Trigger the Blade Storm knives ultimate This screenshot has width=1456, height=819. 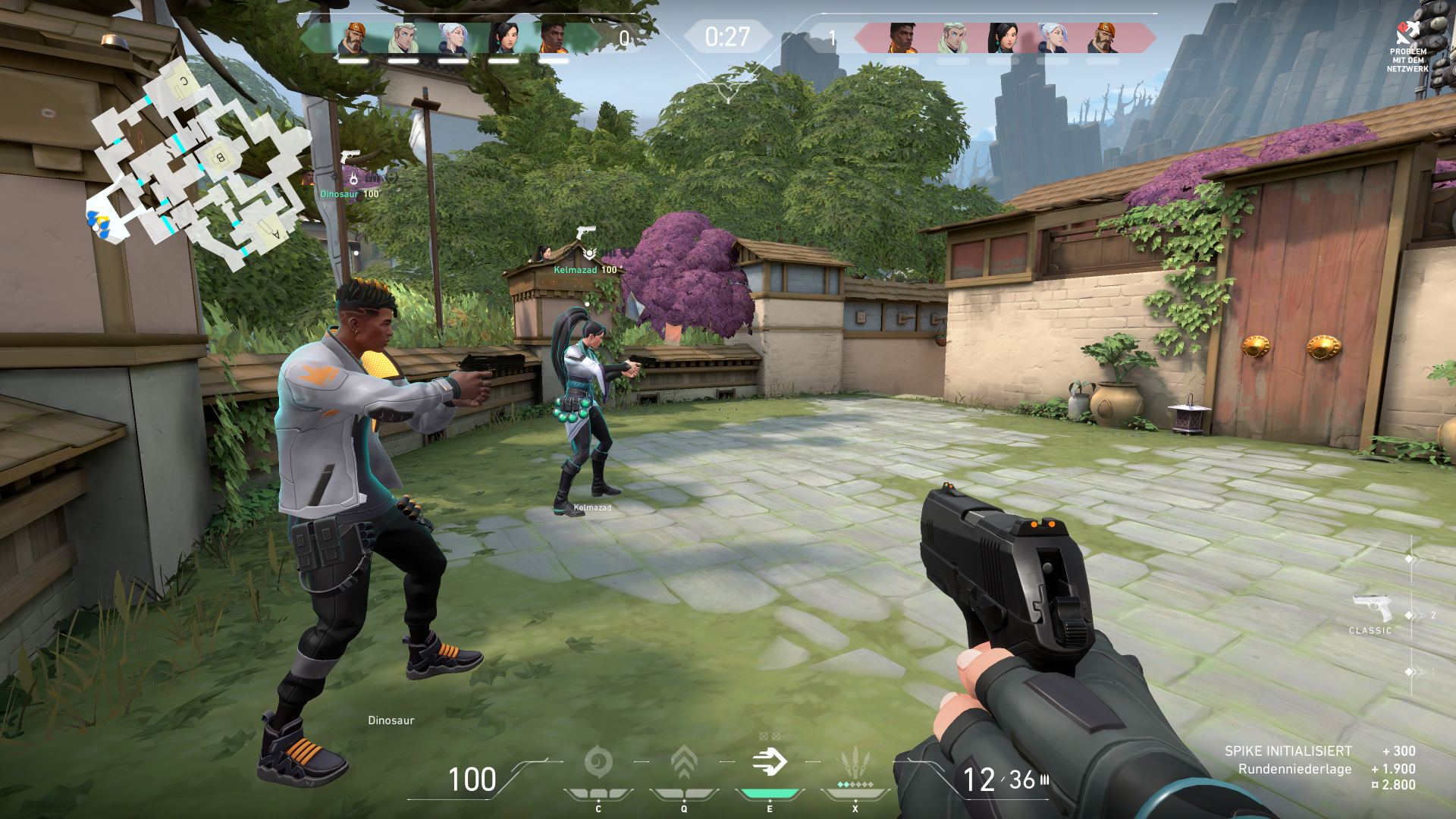(x=855, y=762)
